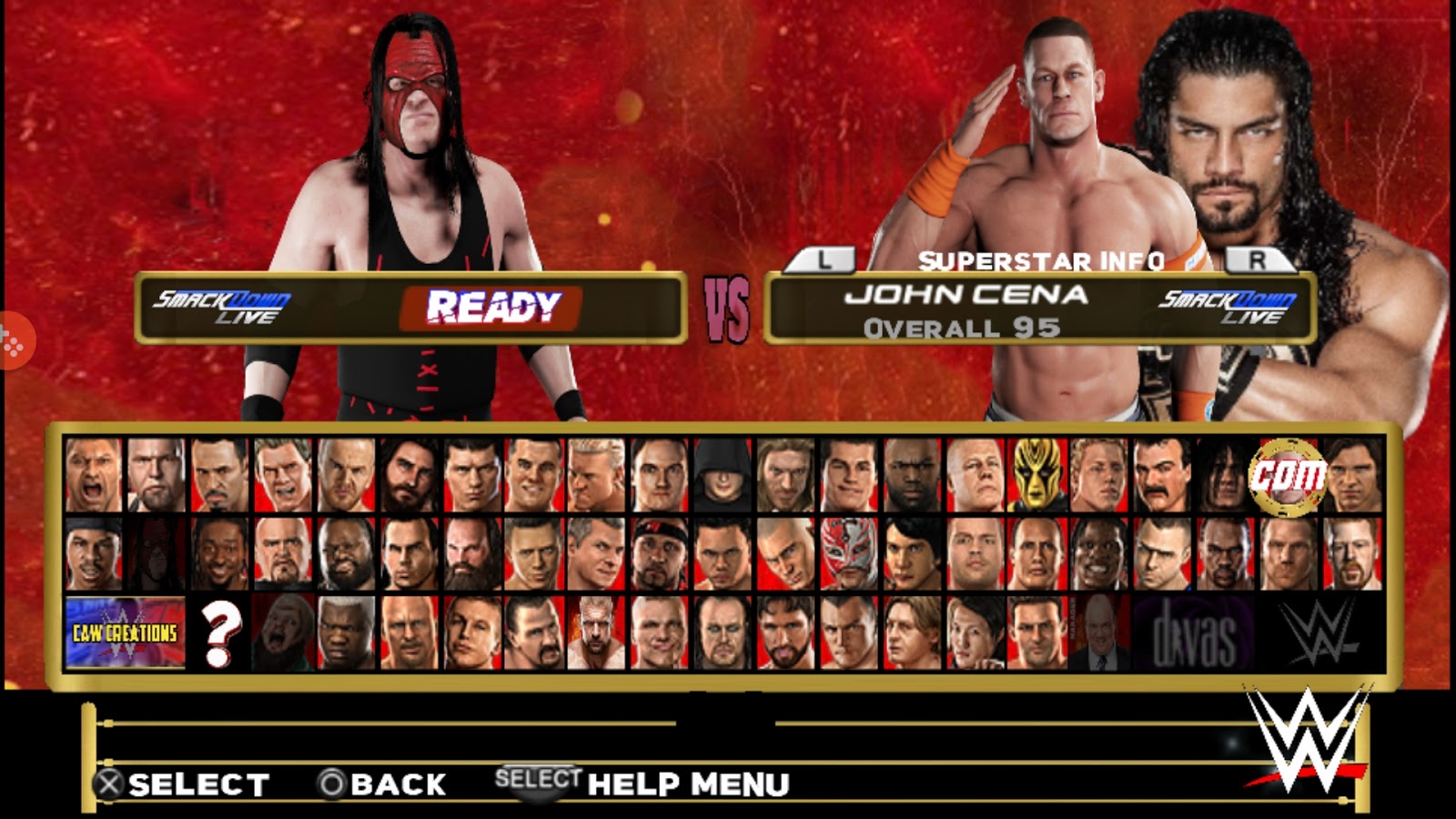Select Stone Cold Steve Austin's portrait
This screenshot has width=1456, height=819.
tap(408, 633)
